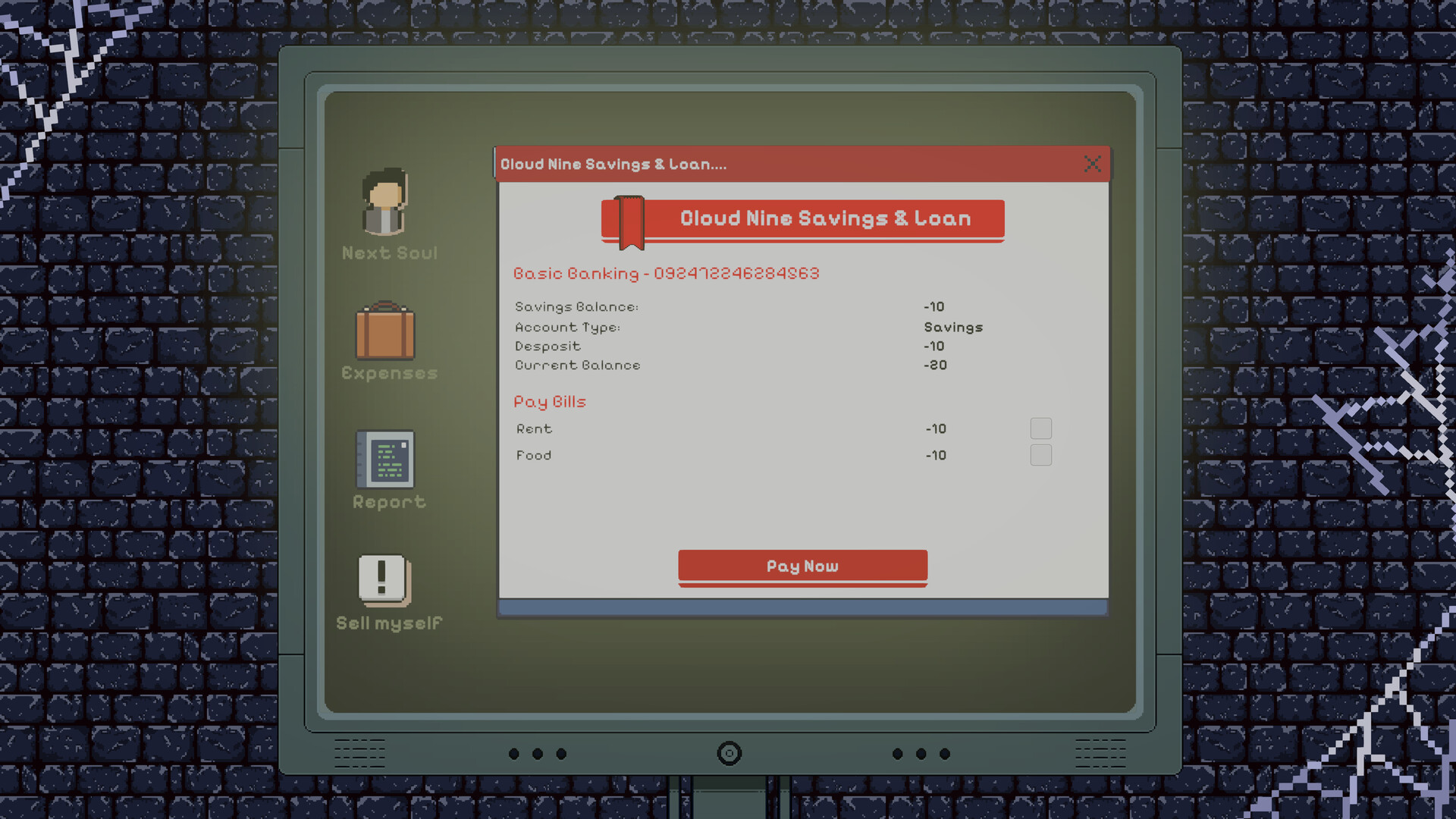The width and height of the screenshot is (1456, 819).
Task: Close the Cloud Nine Savings & Loan window
Action: [x=1092, y=164]
